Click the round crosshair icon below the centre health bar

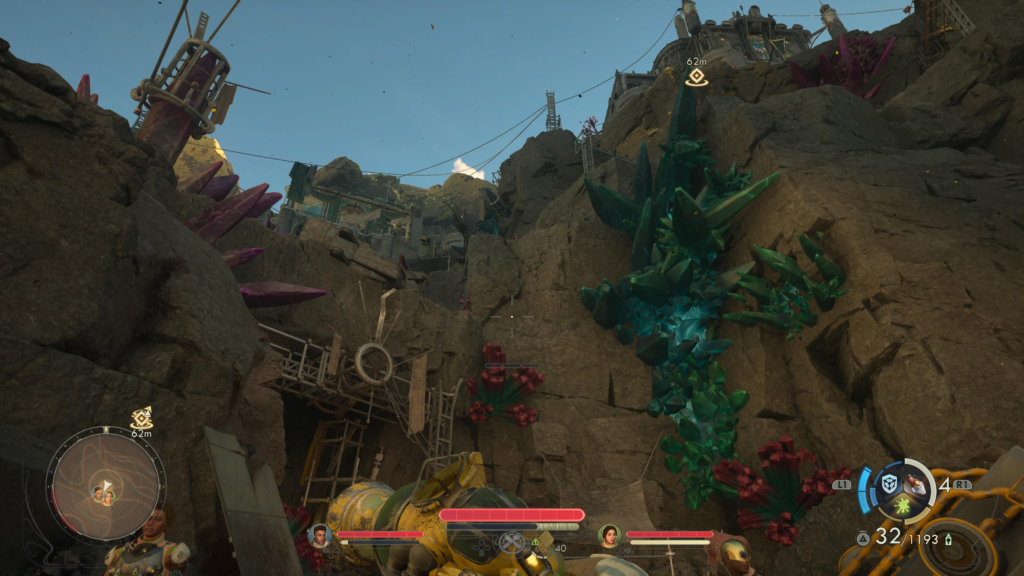tap(512, 543)
